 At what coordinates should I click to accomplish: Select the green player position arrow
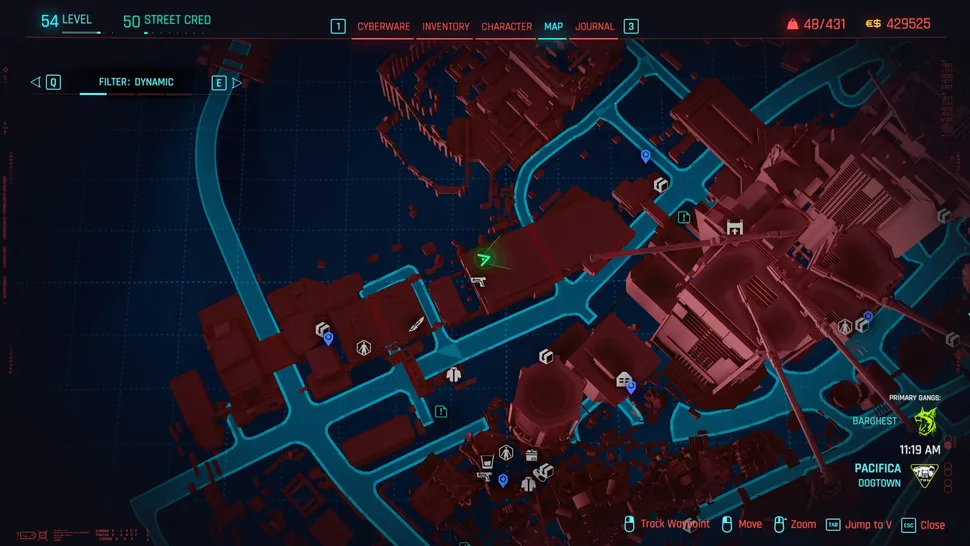pyautogui.click(x=484, y=260)
